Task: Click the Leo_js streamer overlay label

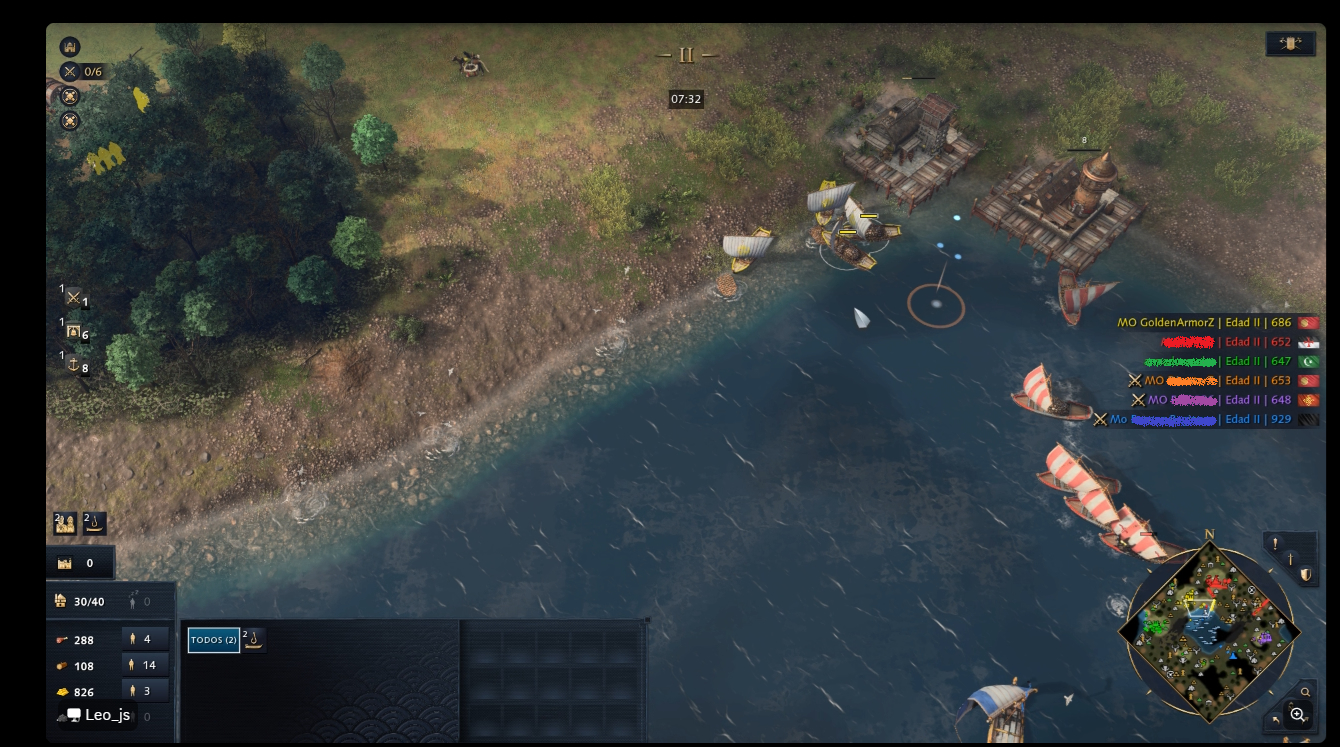Action: tap(98, 715)
